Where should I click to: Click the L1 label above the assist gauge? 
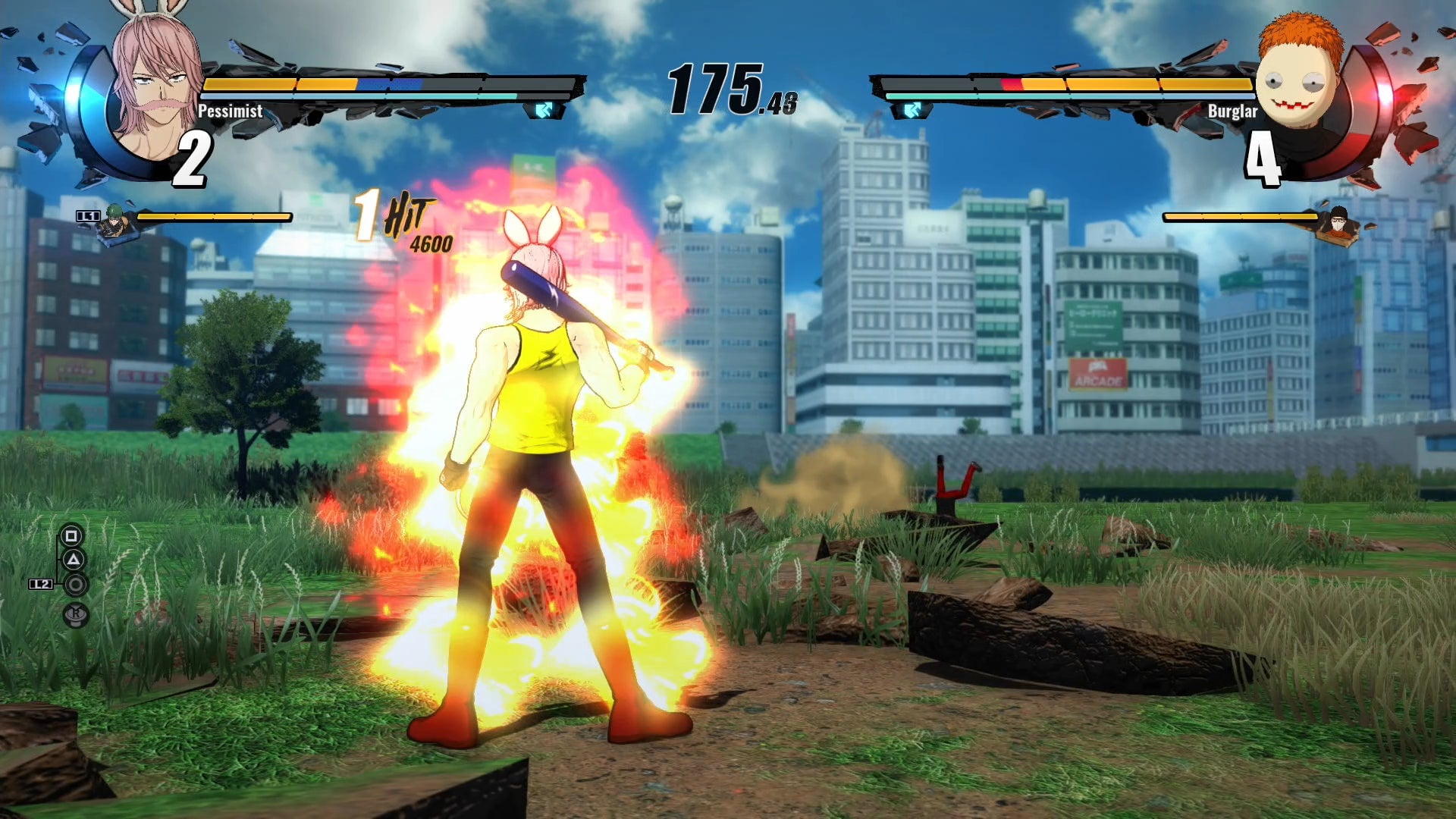(87, 215)
